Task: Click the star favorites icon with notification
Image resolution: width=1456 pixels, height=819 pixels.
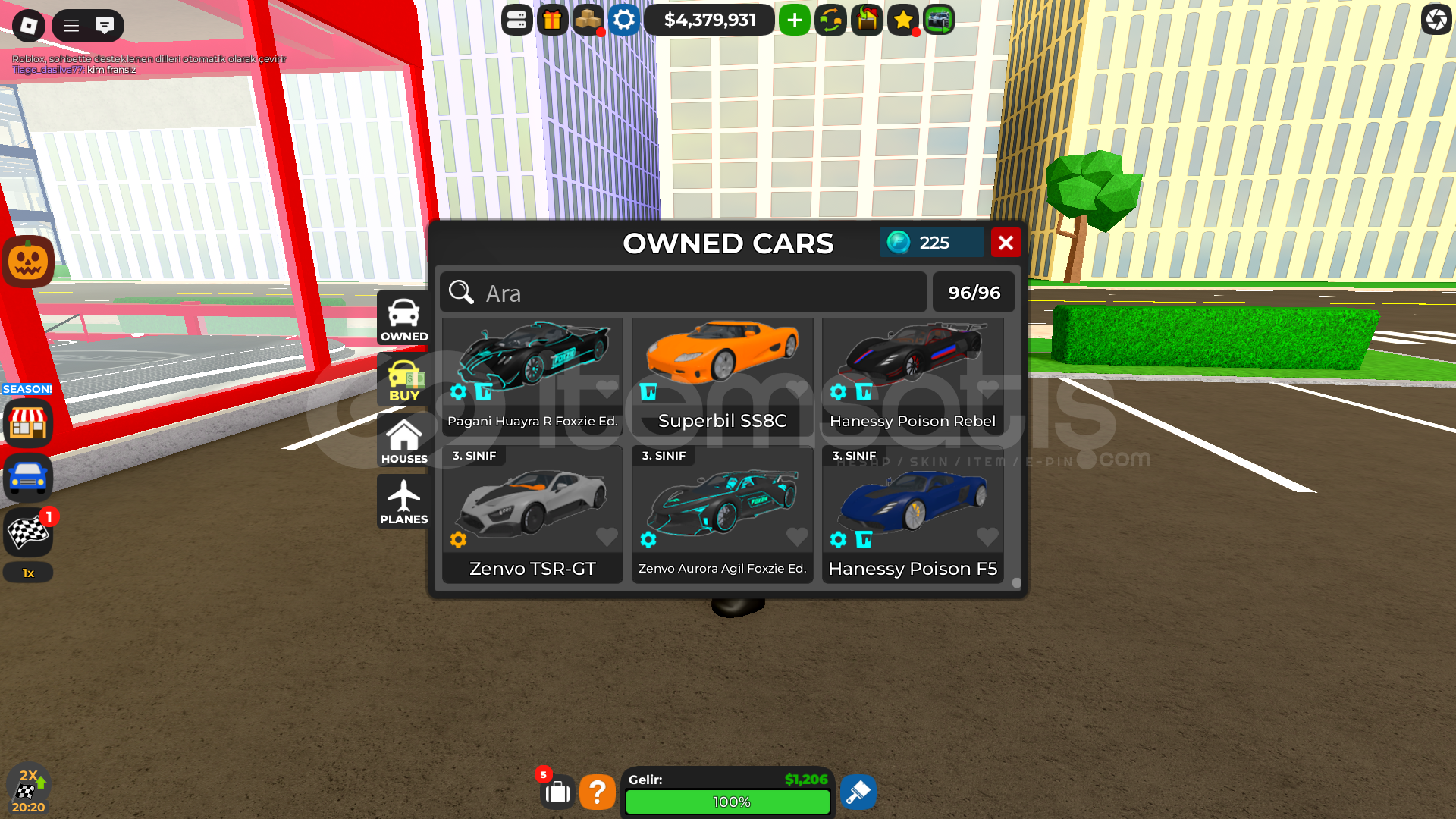Action: pos(902,20)
